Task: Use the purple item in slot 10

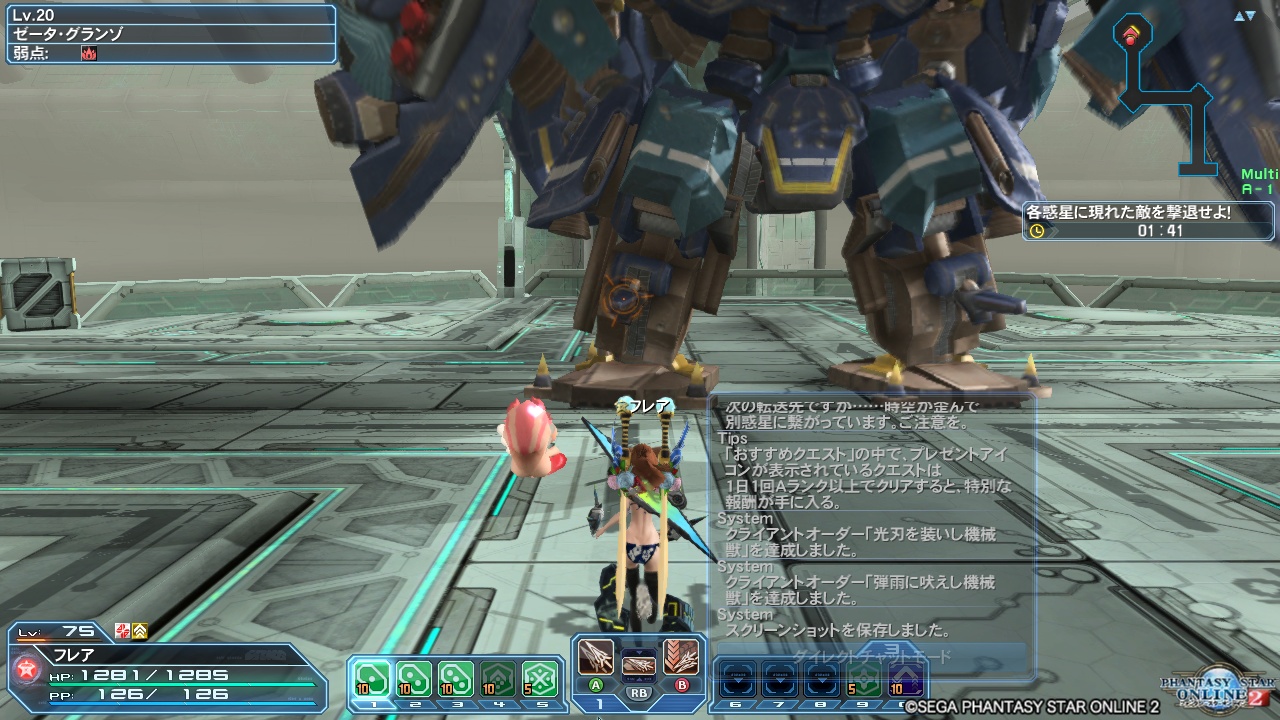Action: 905,676
